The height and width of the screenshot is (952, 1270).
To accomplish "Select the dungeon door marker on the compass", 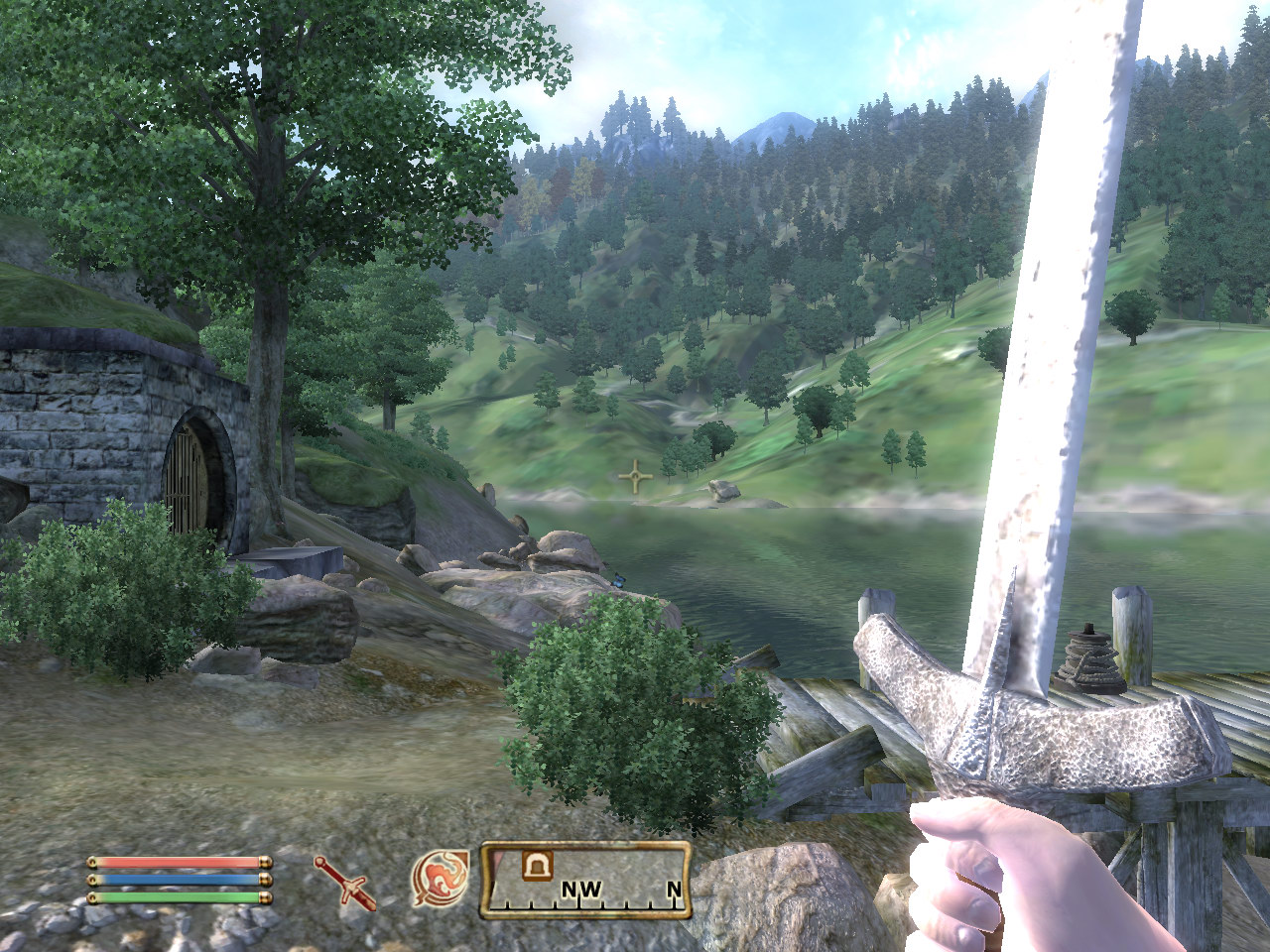I will (539, 866).
